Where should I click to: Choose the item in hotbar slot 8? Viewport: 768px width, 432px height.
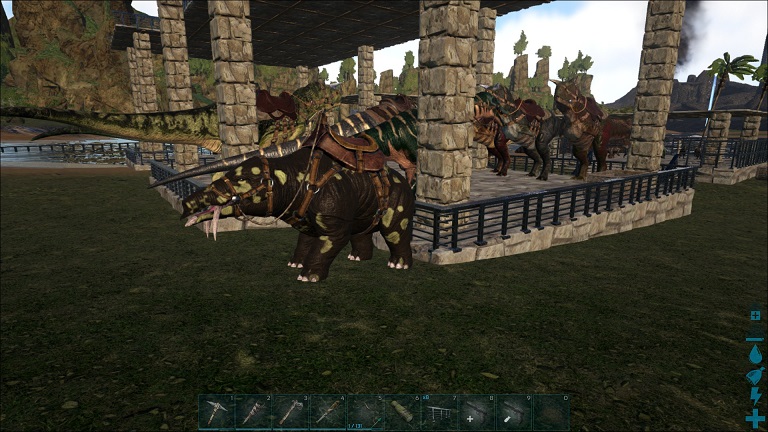pos(477,412)
